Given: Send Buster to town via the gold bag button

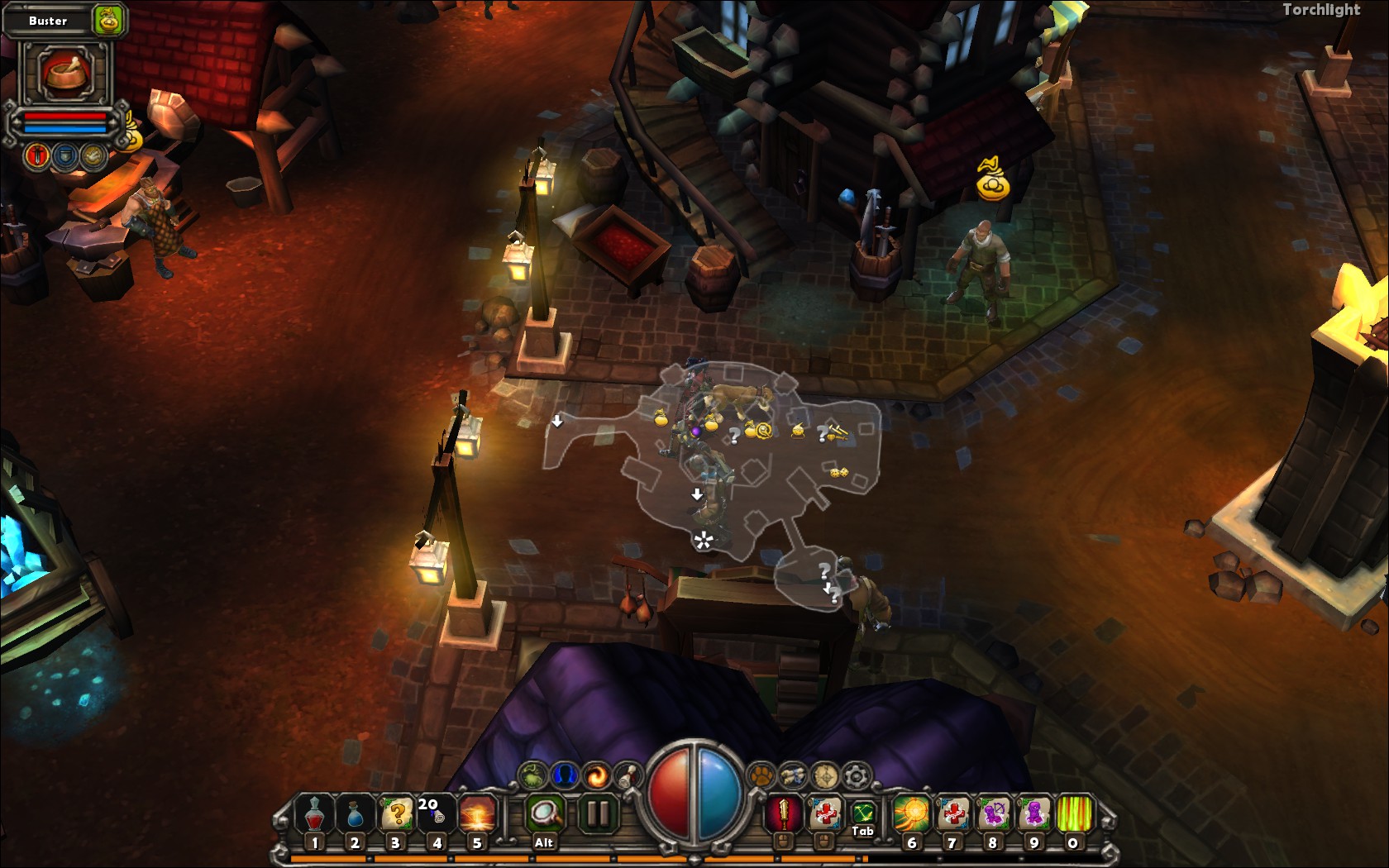Looking at the screenshot, I should pyautogui.click(x=107, y=20).
